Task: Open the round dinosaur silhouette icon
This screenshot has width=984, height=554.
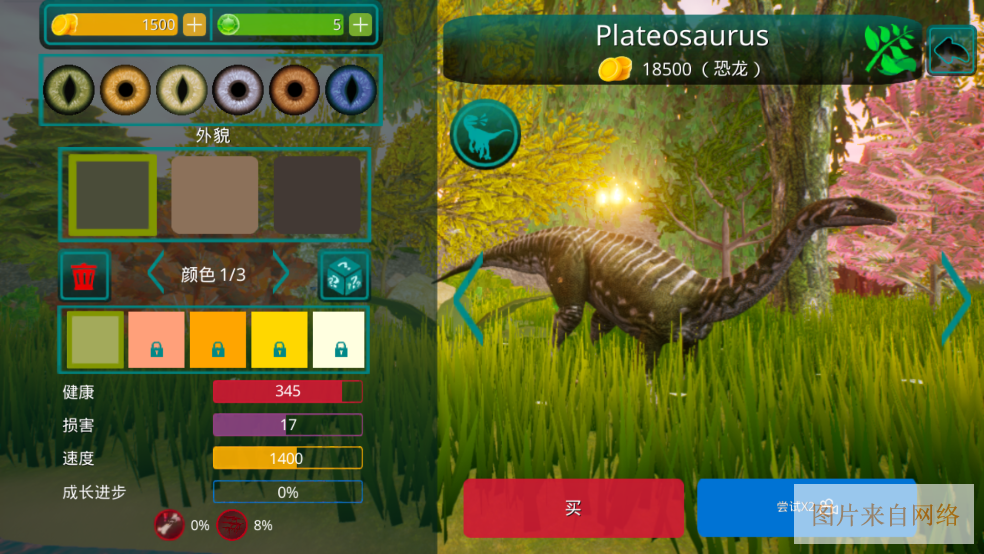Action: tap(485, 133)
